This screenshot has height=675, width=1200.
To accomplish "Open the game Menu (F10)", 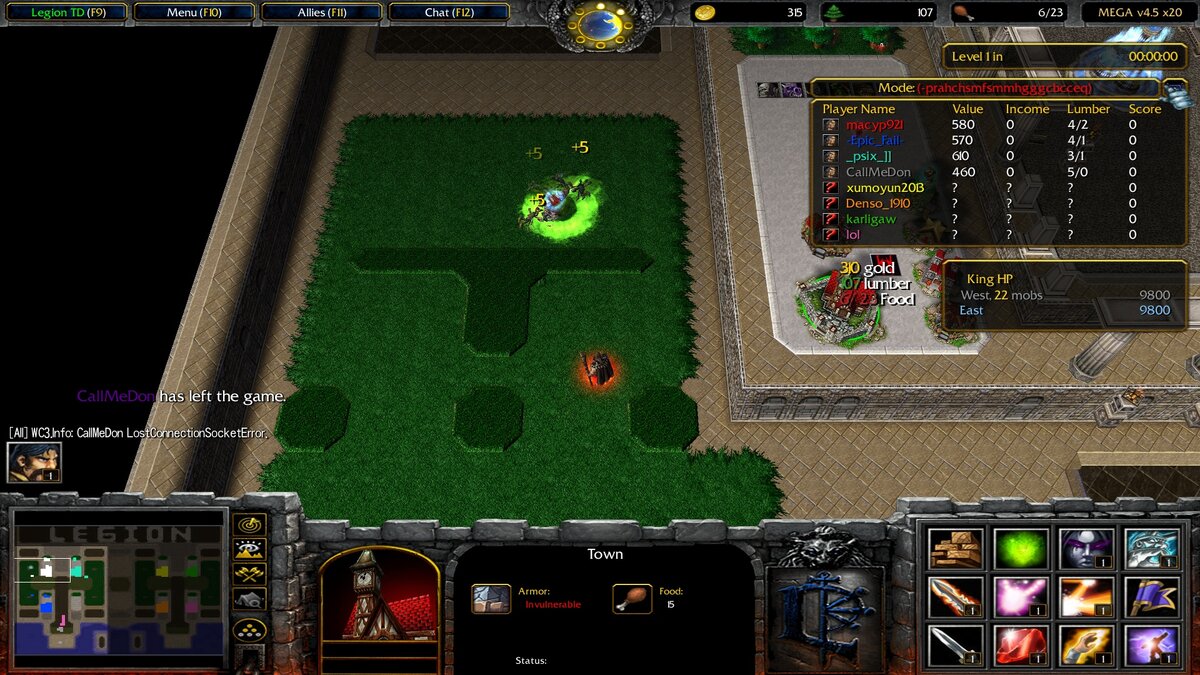I will point(193,13).
